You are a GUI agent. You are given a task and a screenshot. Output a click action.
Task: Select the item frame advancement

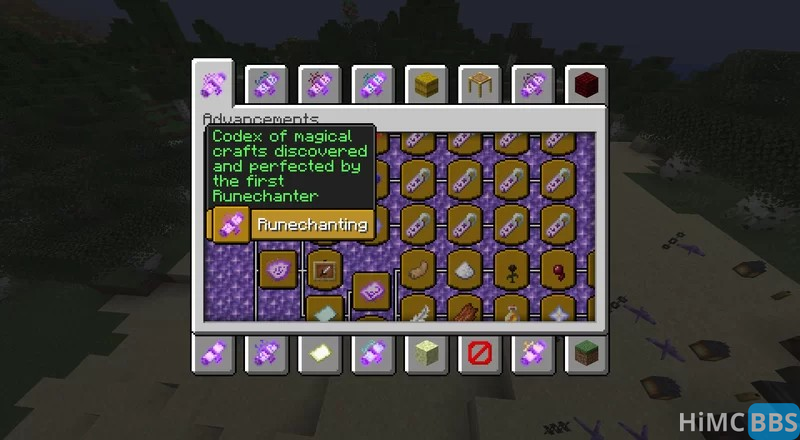click(324, 269)
